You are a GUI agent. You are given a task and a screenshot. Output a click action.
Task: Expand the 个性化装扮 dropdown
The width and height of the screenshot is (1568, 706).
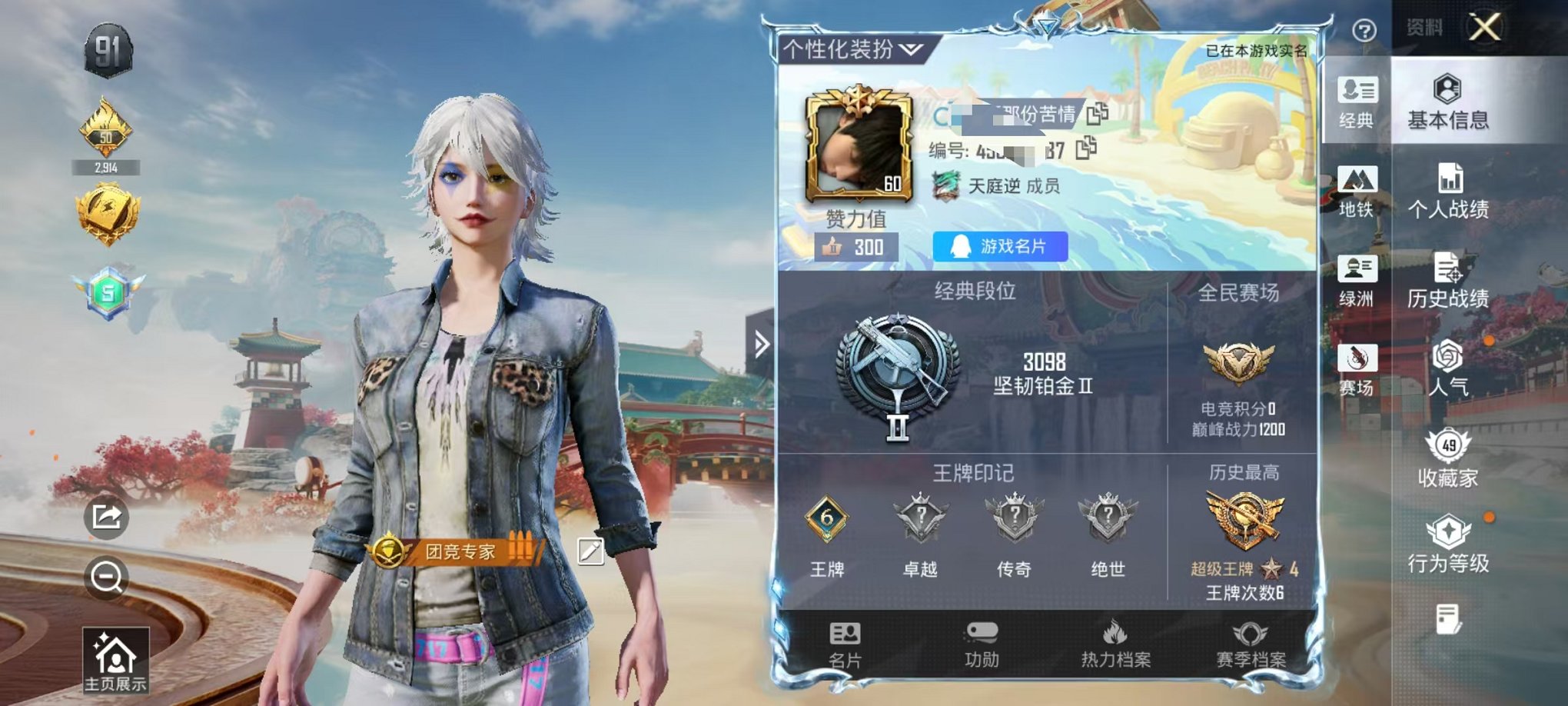pos(911,50)
